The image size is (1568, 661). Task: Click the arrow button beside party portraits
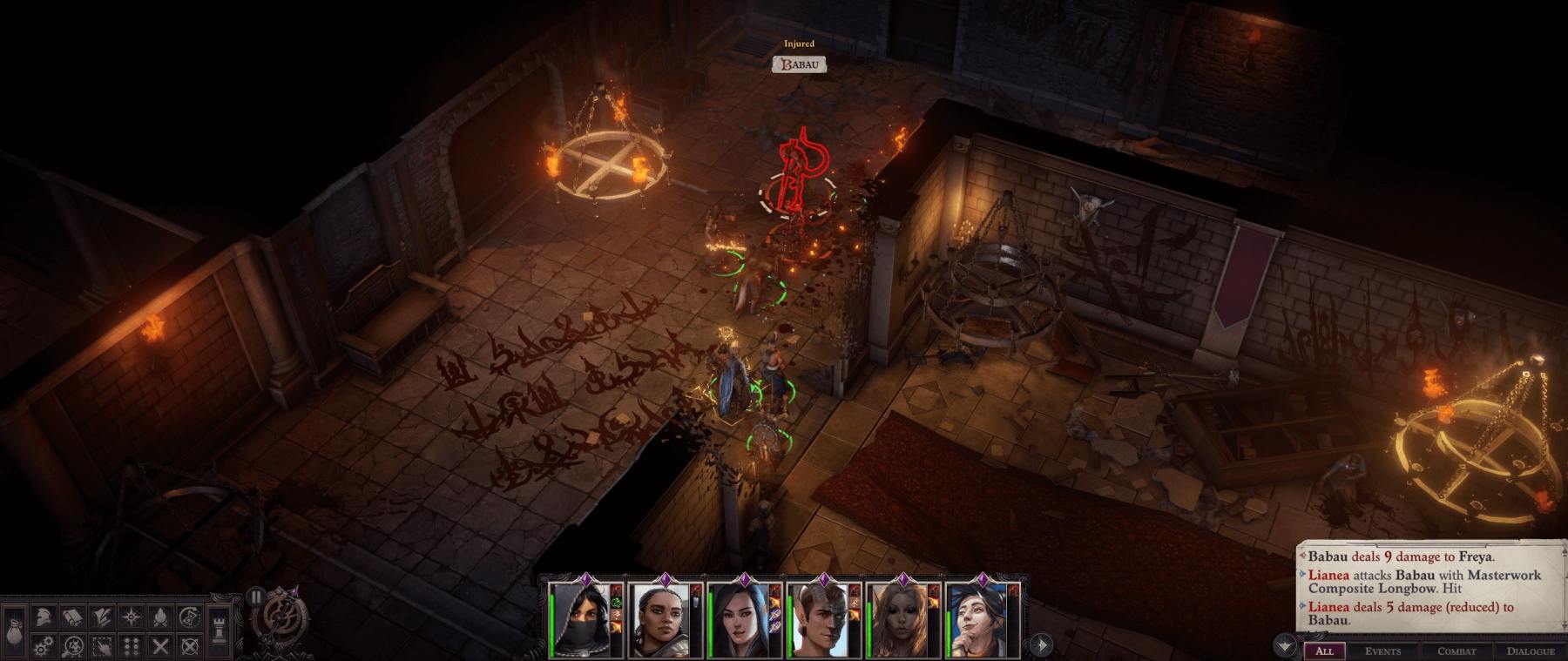click(x=1041, y=644)
